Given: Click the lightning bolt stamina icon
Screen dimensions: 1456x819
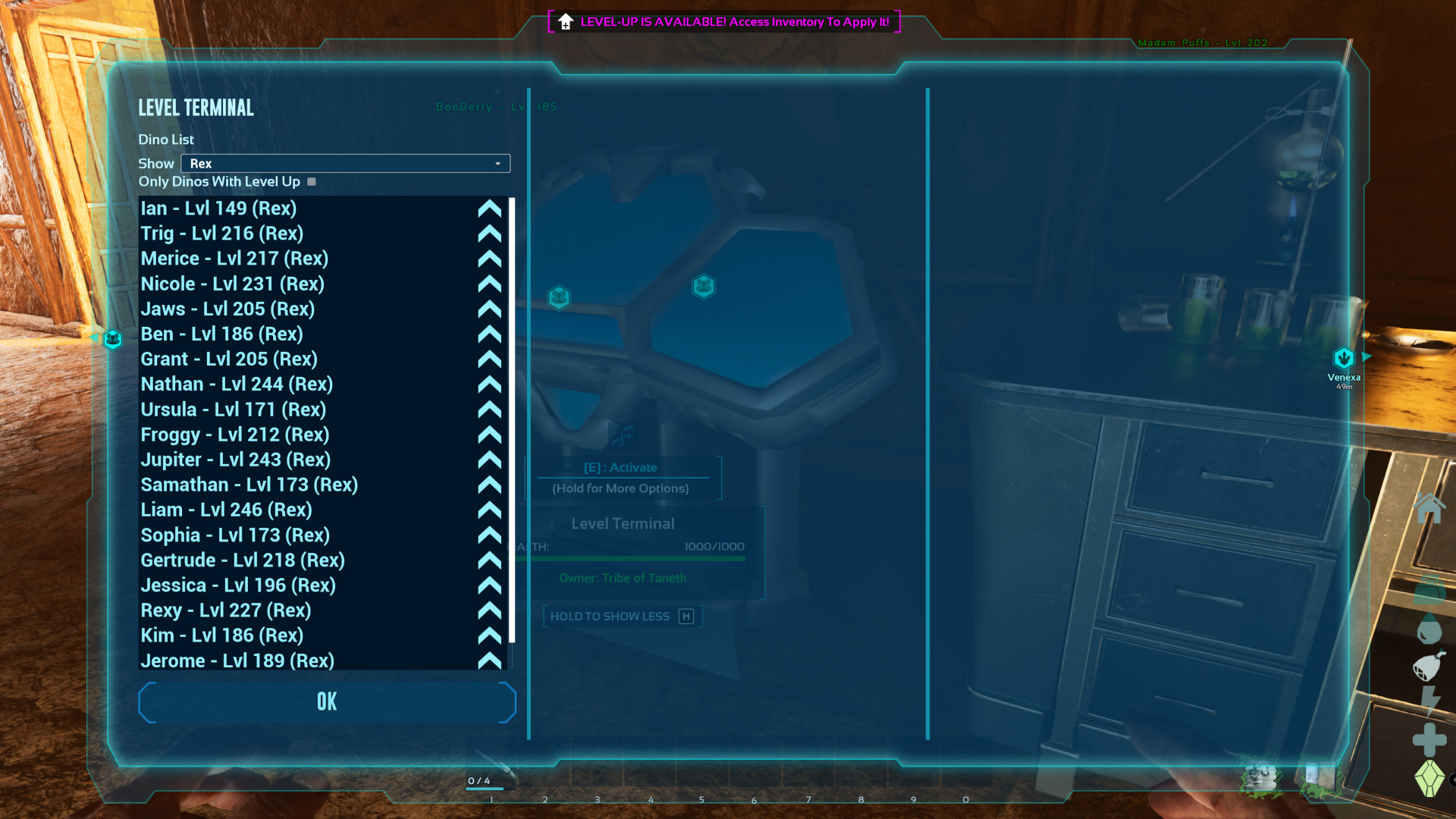Looking at the screenshot, I should [x=1429, y=701].
